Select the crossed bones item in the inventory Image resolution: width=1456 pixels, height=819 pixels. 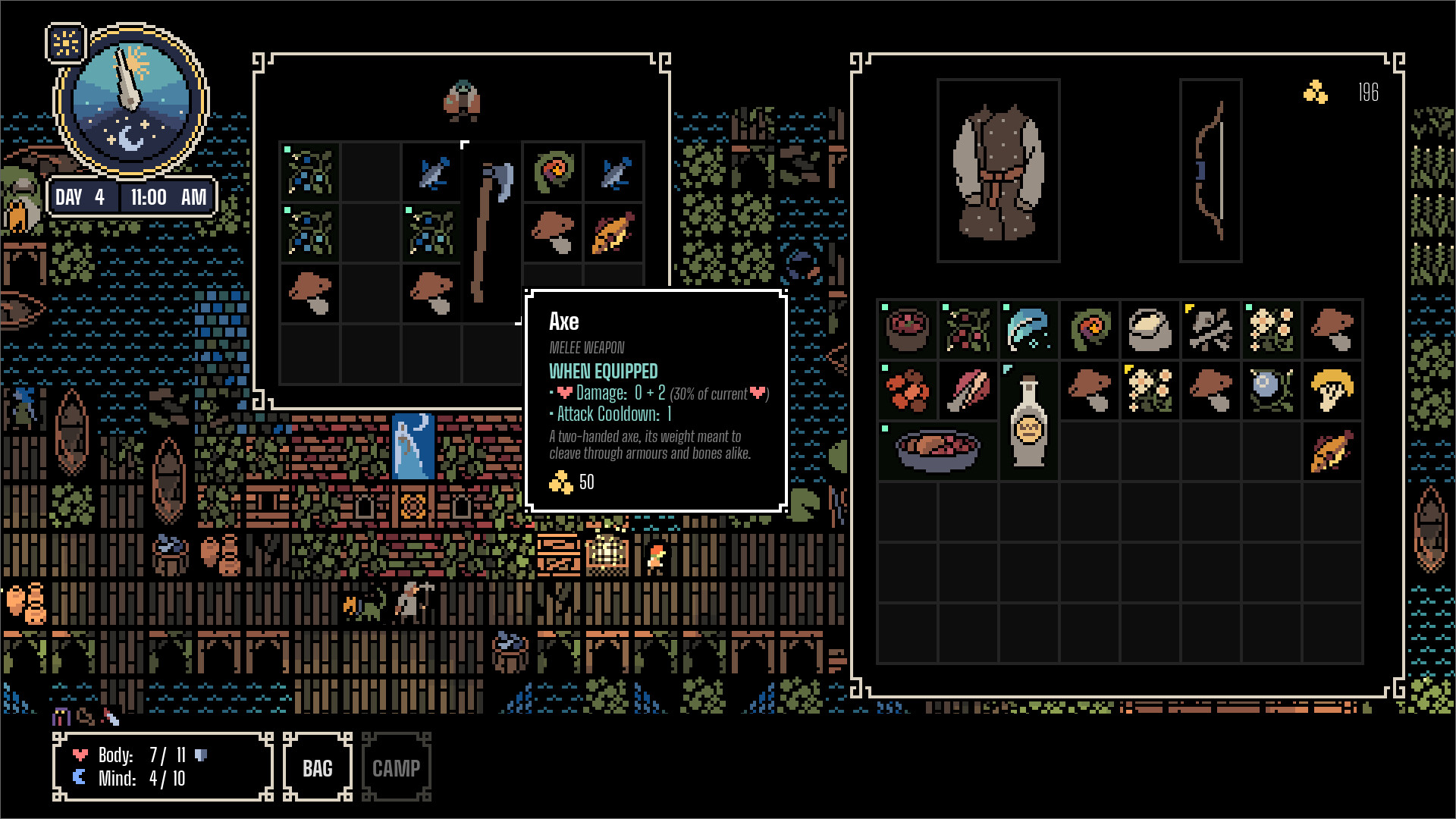[x=1211, y=331]
